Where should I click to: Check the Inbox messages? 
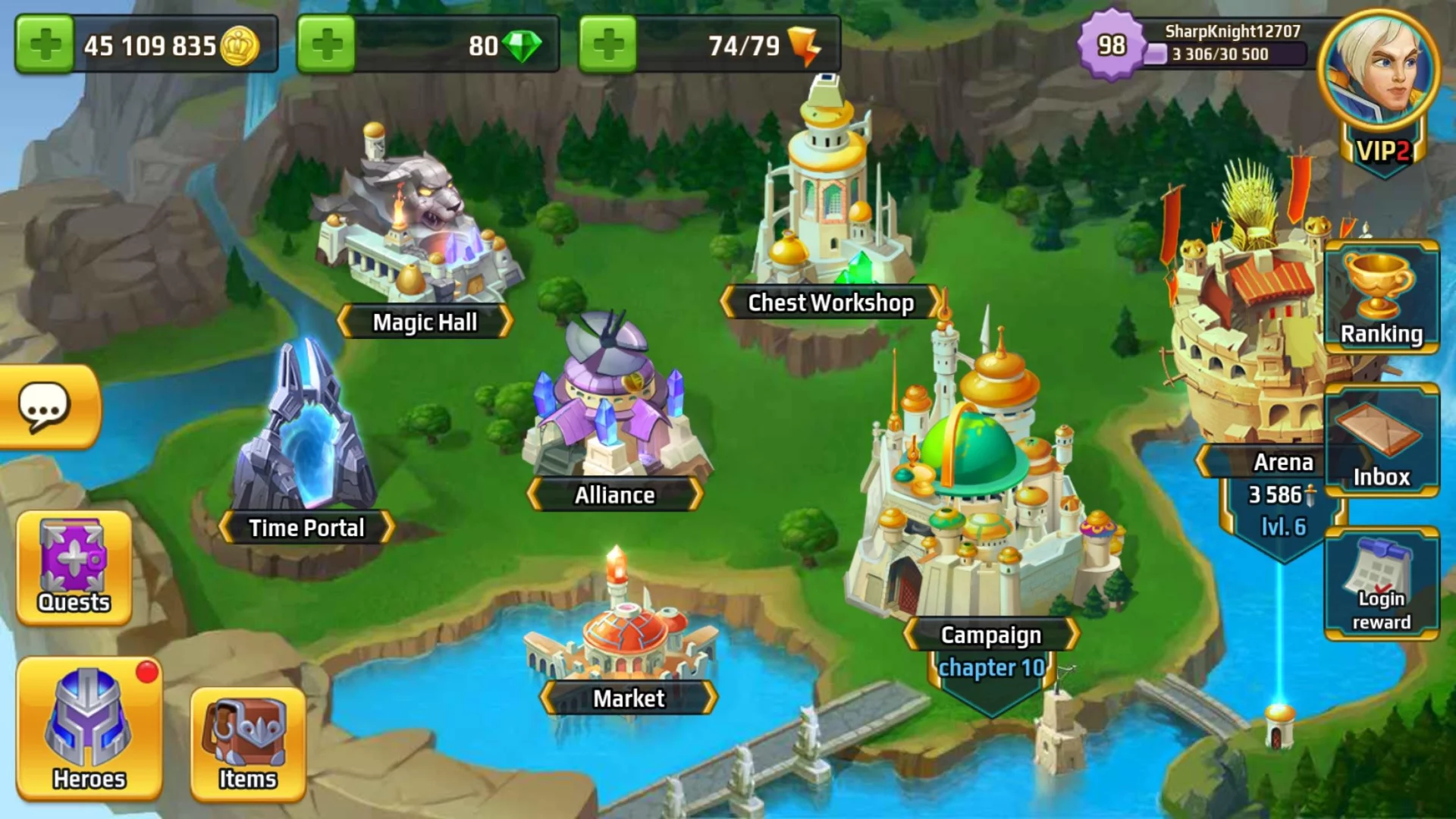(x=1381, y=441)
